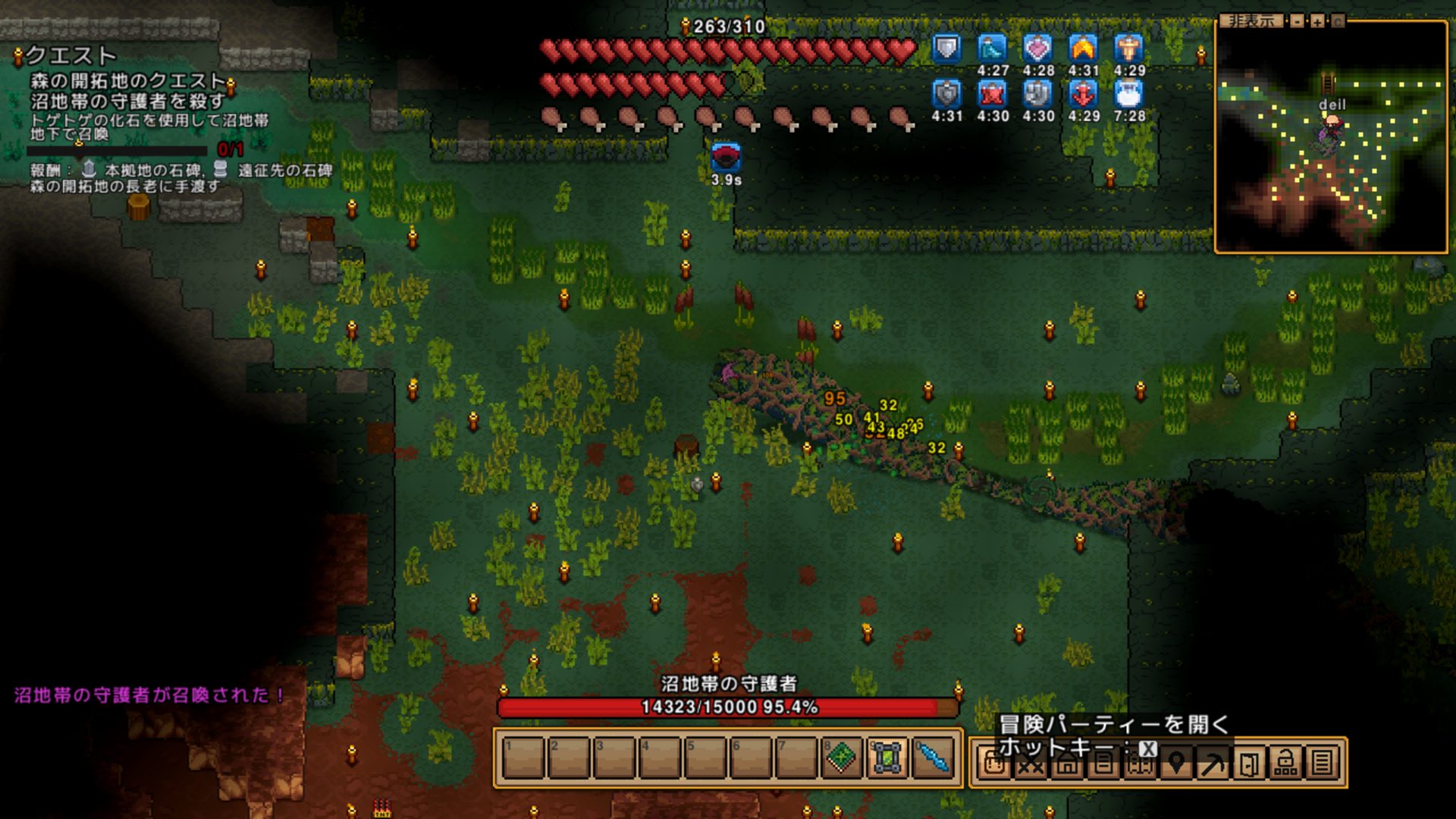
Task: Zoom out the minimap with minus button
Action: [x=1298, y=21]
